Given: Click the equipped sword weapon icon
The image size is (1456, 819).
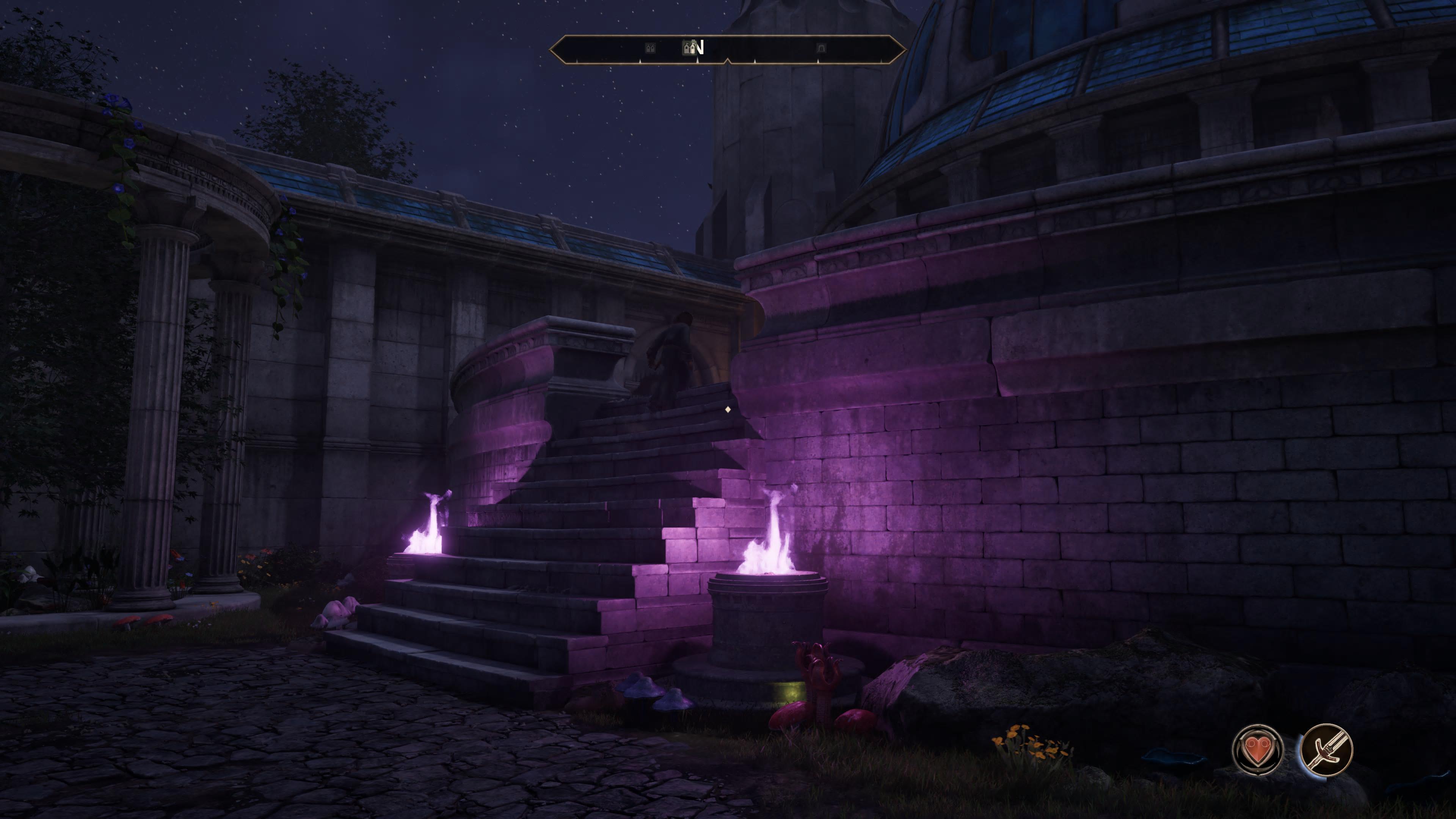Looking at the screenshot, I should [x=1326, y=750].
